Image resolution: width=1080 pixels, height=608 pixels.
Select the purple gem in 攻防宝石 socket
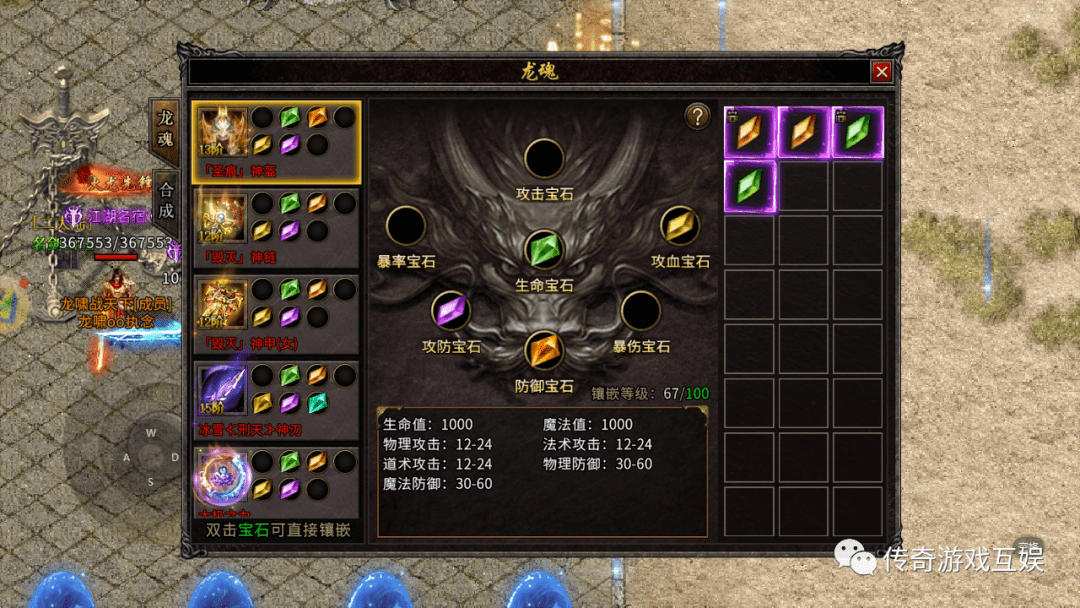point(451,311)
